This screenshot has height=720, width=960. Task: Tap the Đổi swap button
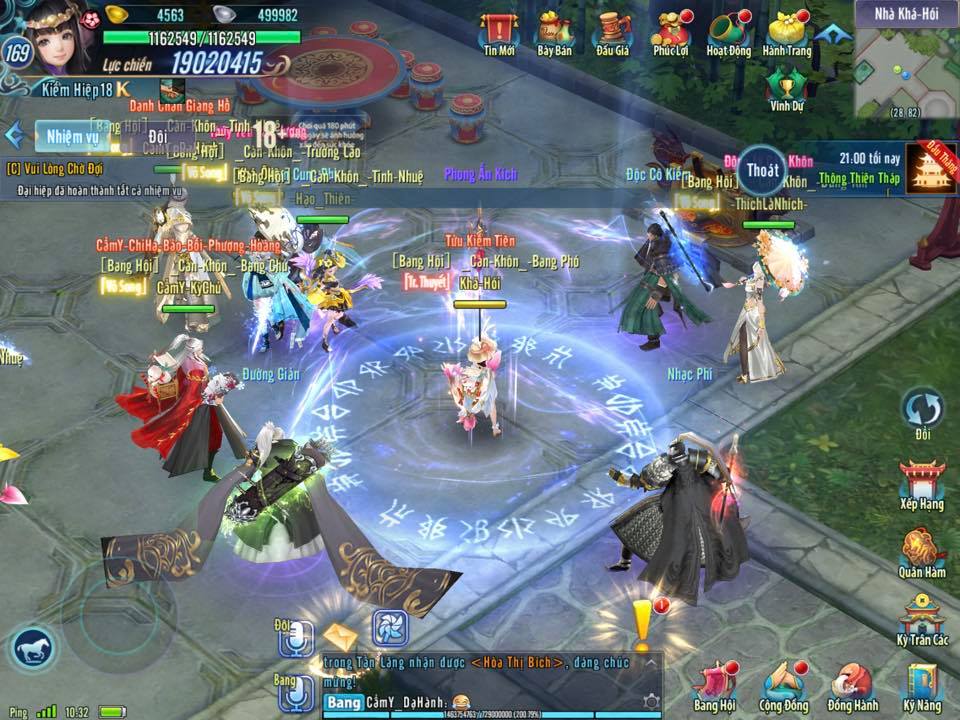(921, 411)
